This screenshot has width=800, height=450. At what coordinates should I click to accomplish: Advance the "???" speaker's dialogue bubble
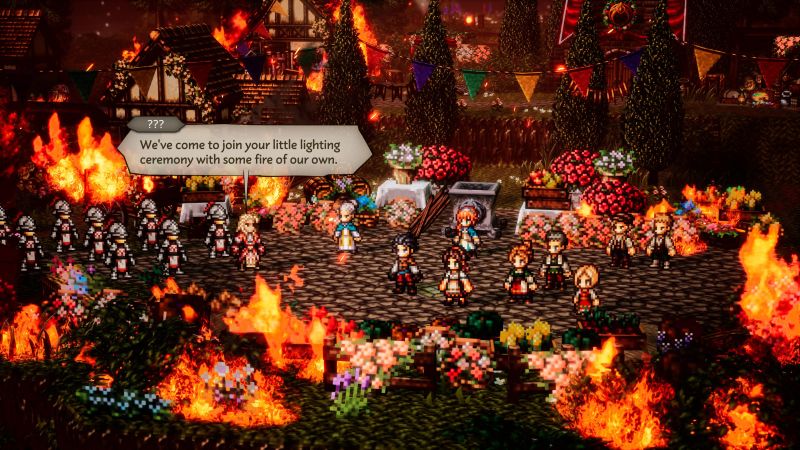[x=244, y=152]
